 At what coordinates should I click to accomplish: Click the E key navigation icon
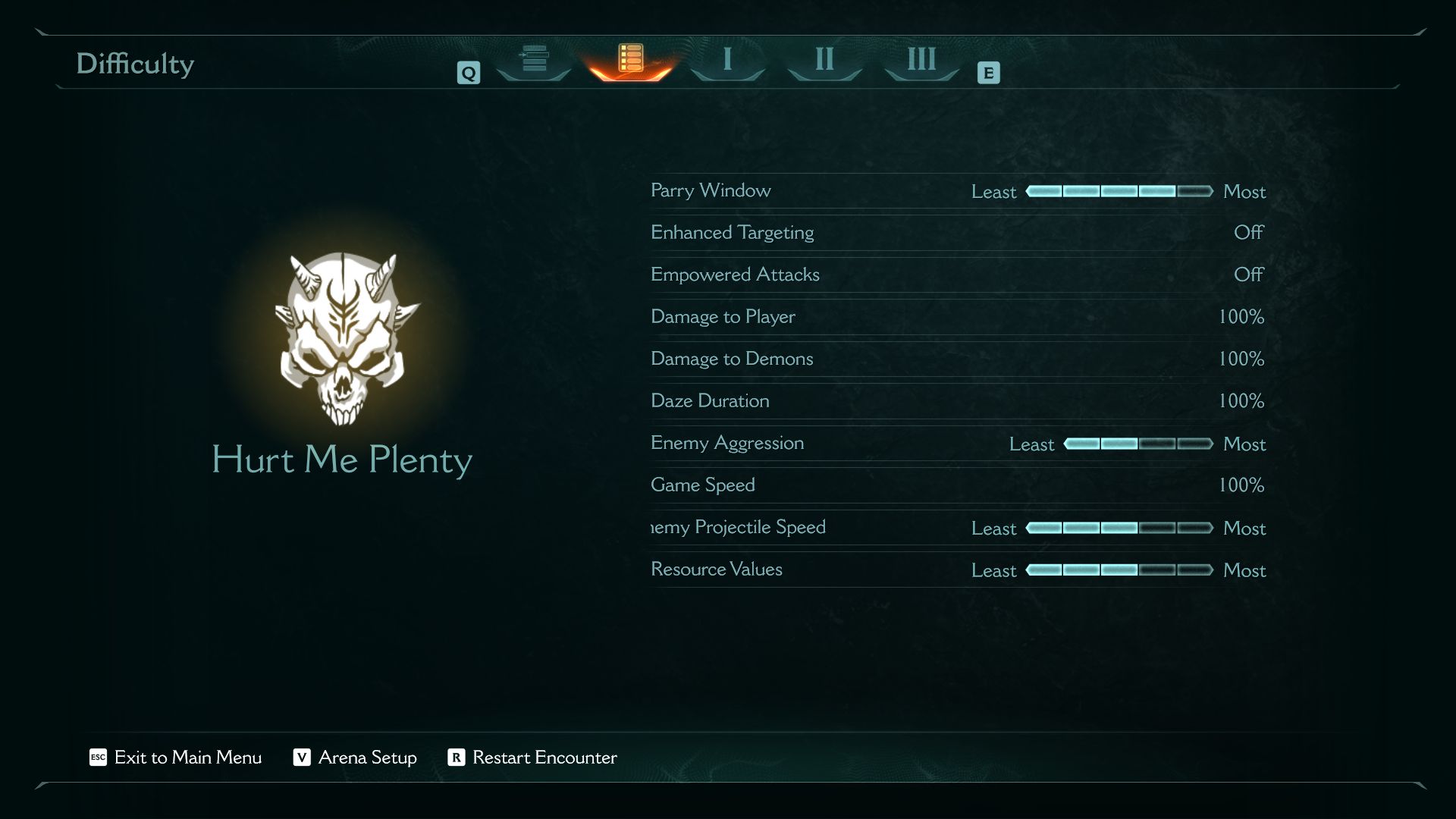(x=987, y=73)
